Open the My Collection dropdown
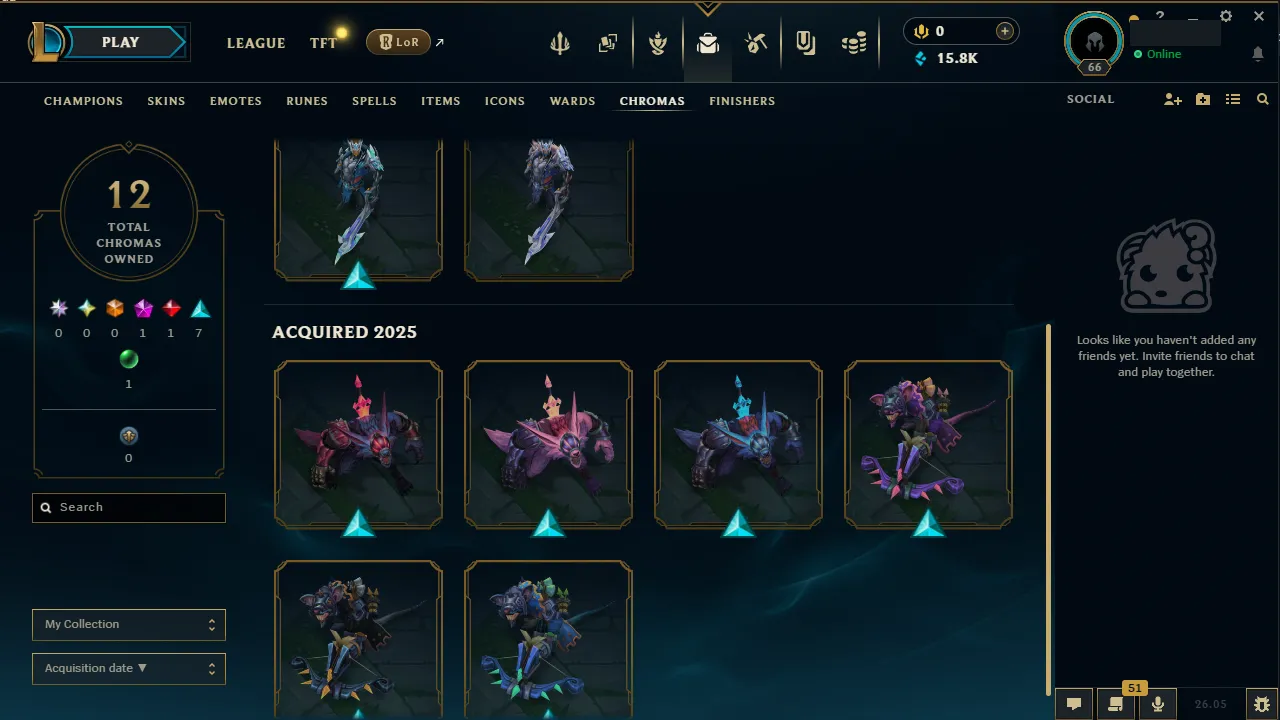The height and width of the screenshot is (720, 1280). click(x=128, y=624)
